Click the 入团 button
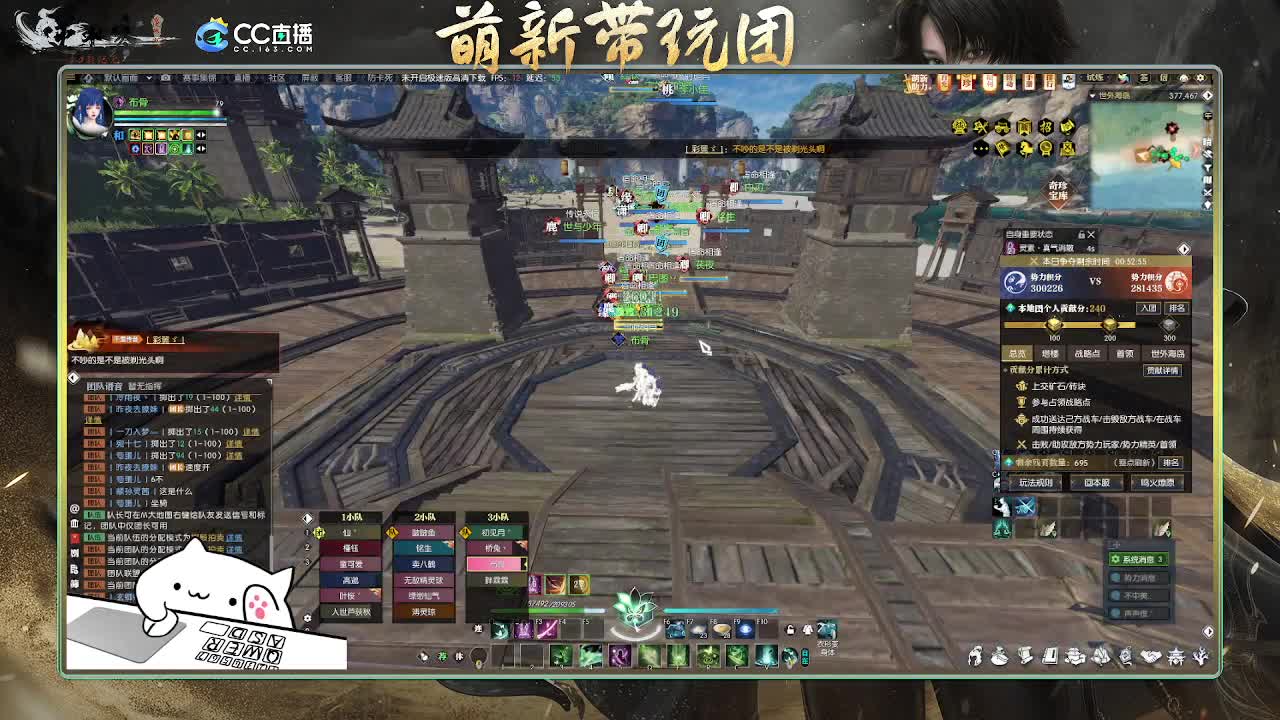Image resolution: width=1280 pixels, height=720 pixels. point(1149,308)
